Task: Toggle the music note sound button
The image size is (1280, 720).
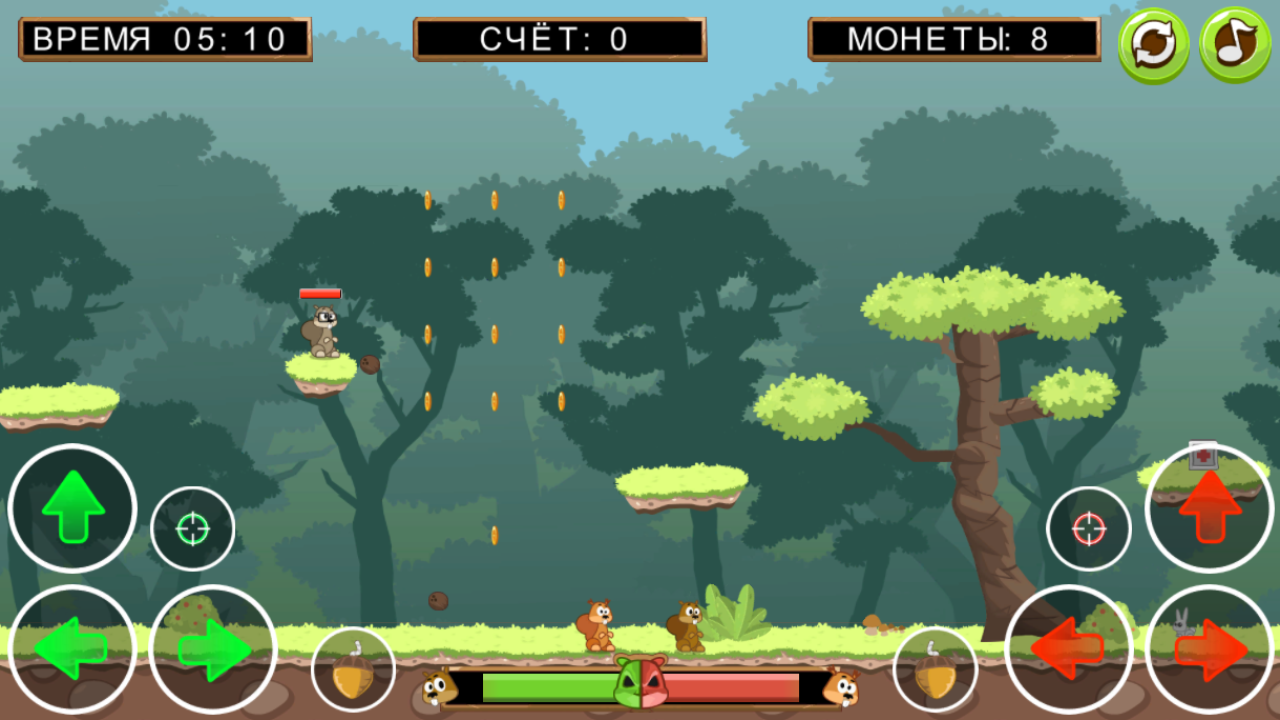Action: coord(1234,42)
